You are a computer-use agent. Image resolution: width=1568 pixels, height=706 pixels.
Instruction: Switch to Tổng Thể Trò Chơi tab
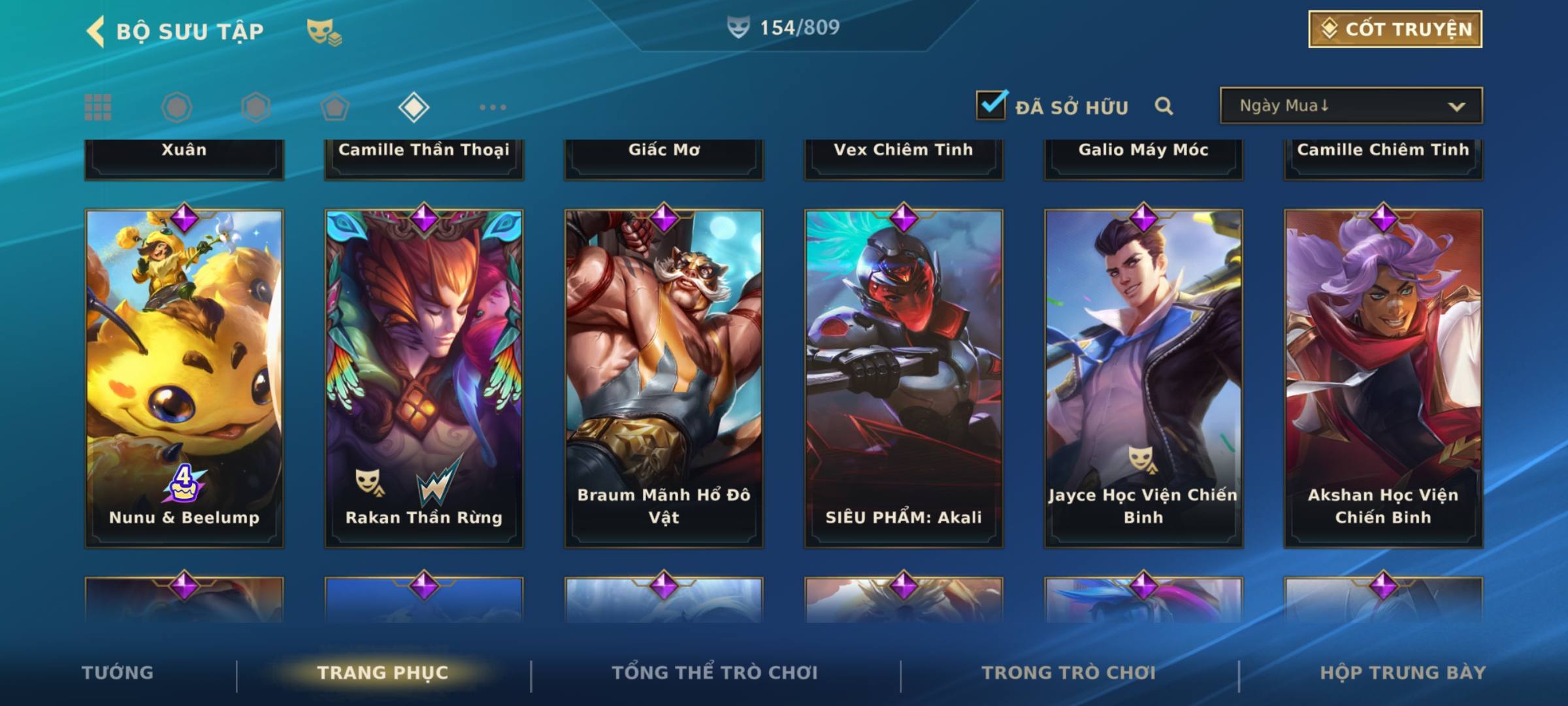pyautogui.click(x=715, y=673)
